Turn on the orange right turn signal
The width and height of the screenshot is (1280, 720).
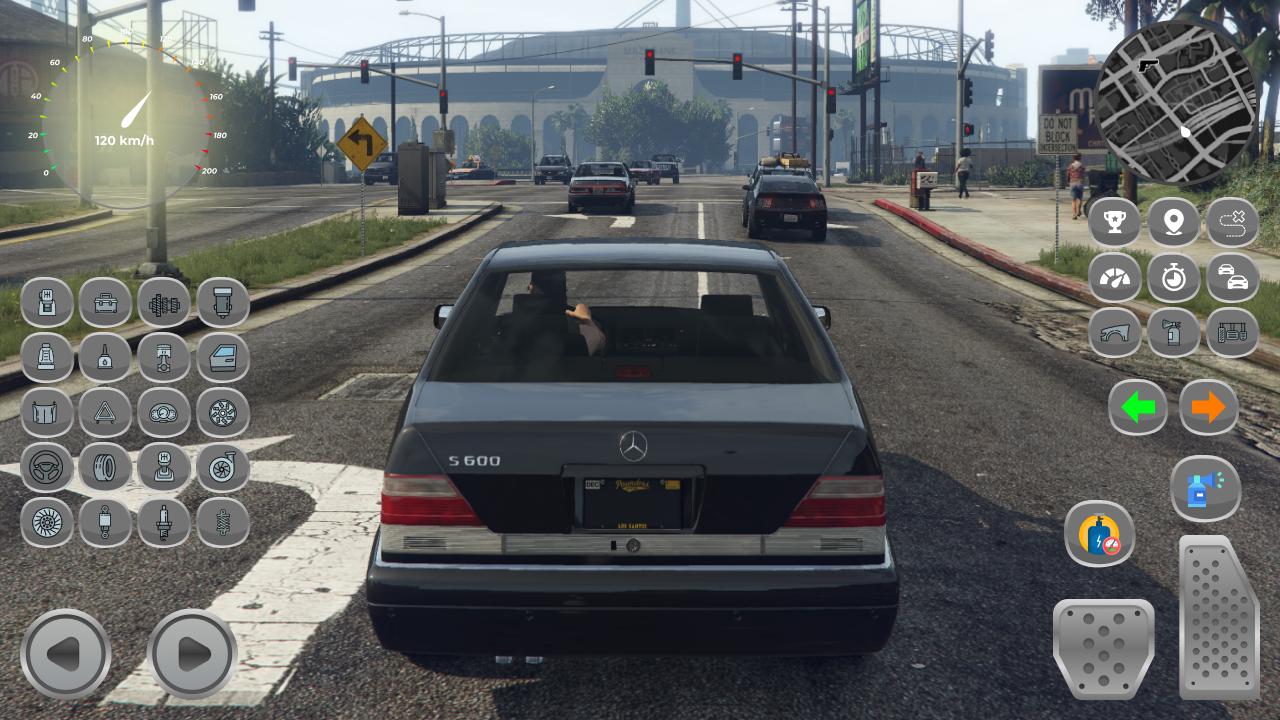click(x=1208, y=407)
